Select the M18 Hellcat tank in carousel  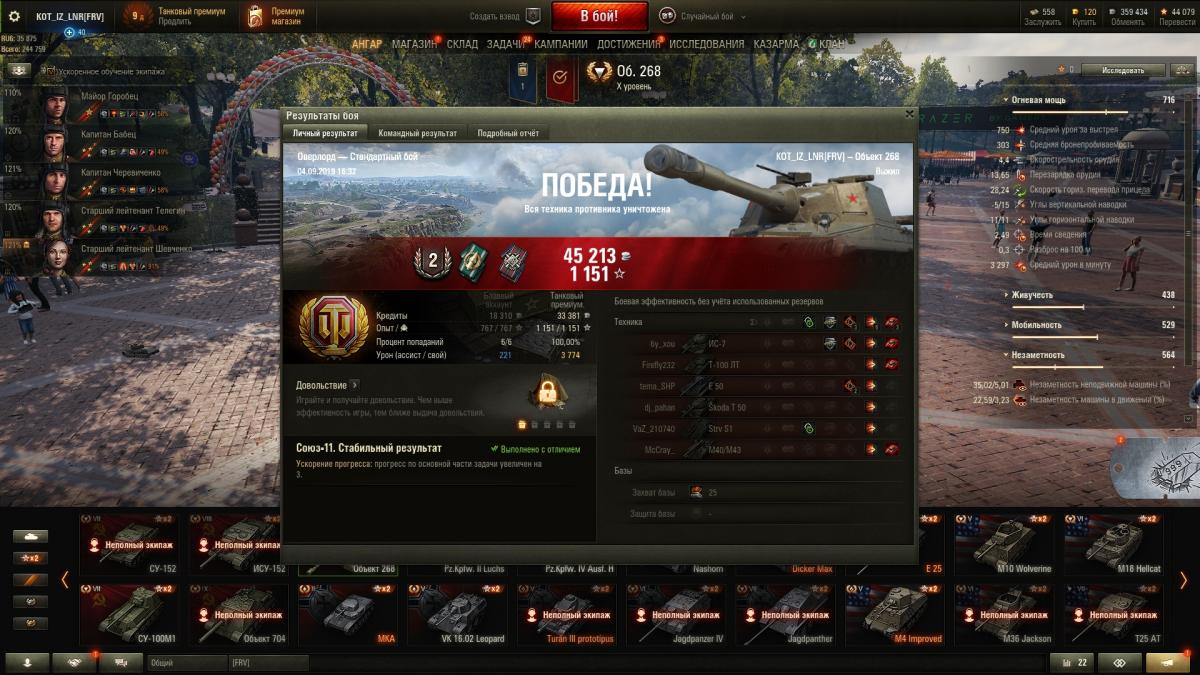pos(1115,544)
